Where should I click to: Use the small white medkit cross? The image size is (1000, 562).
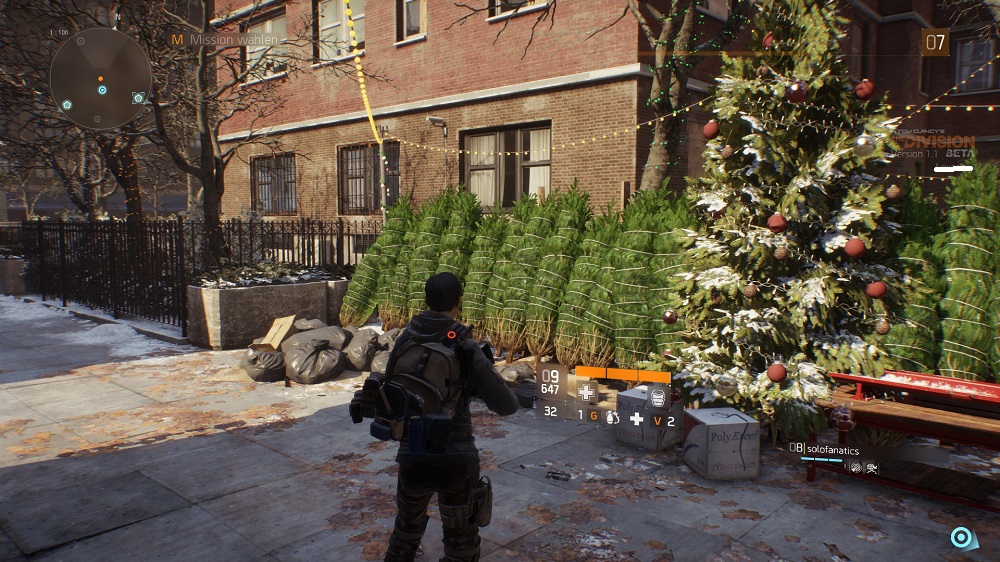click(x=636, y=417)
